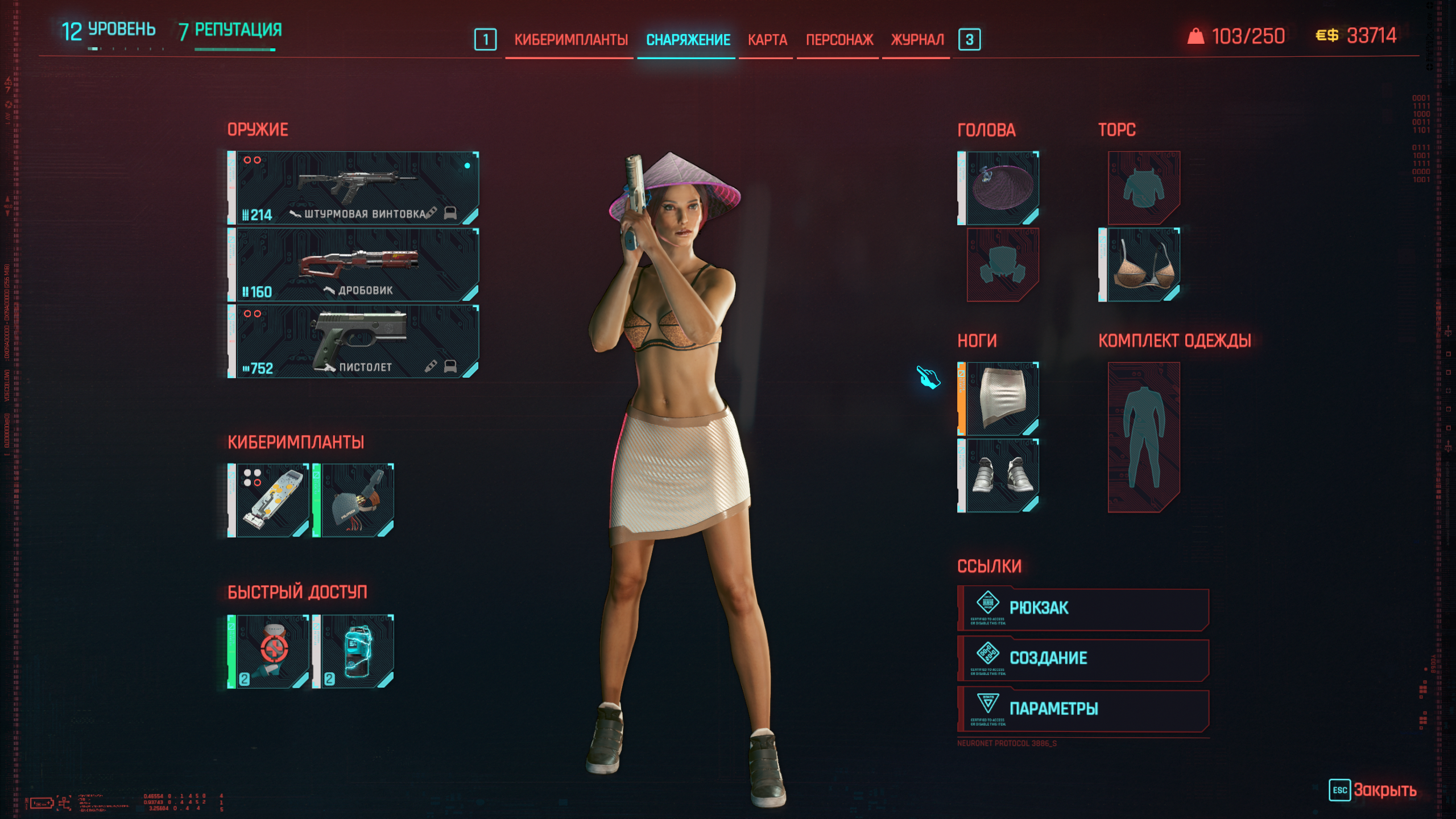
Task: Open the Рюкзак backpack link
Action: [x=1083, y=609]
